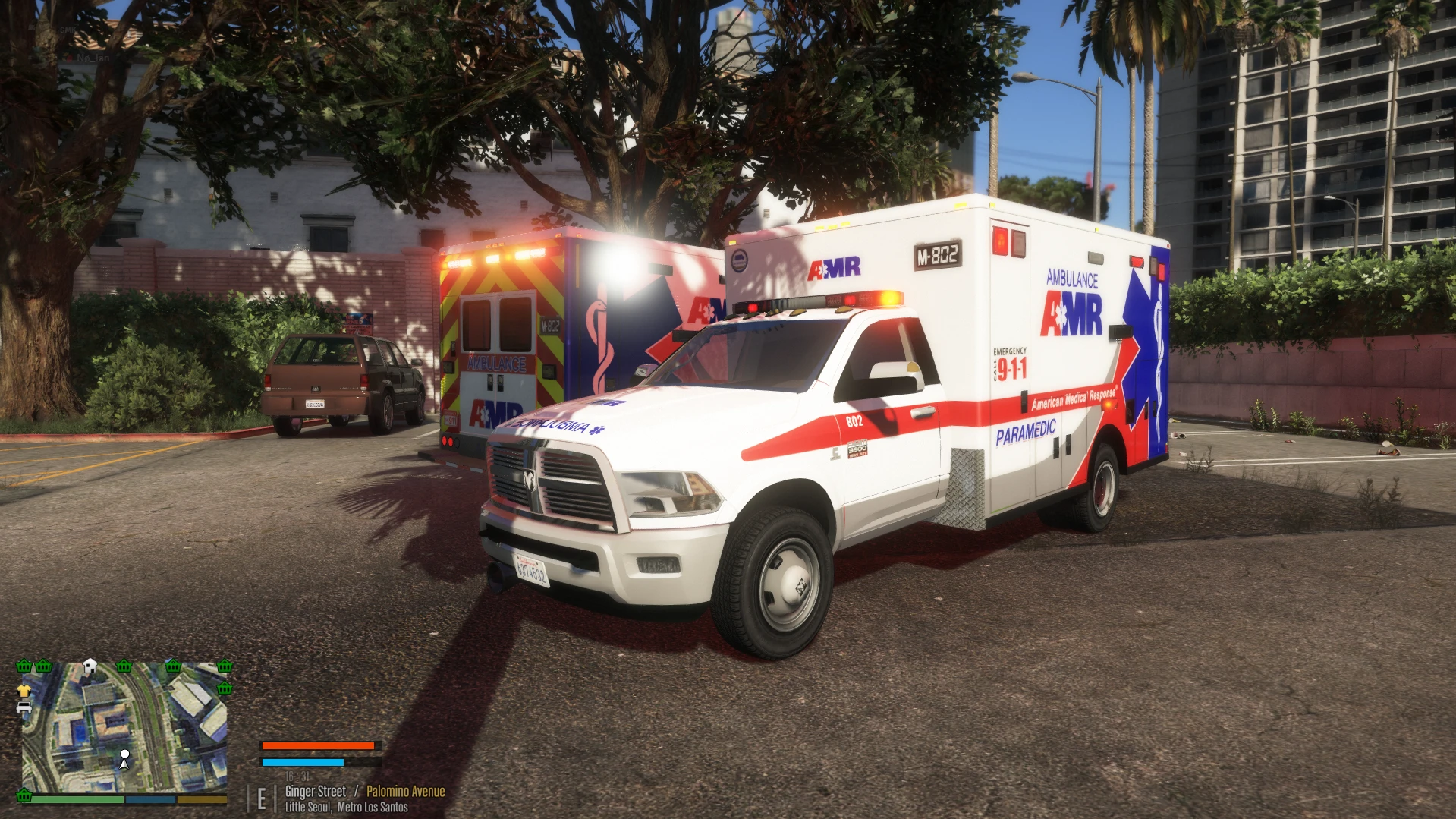Click the blue armor bar
This screenshot has width=1456, height=819.
coord(302,762)
